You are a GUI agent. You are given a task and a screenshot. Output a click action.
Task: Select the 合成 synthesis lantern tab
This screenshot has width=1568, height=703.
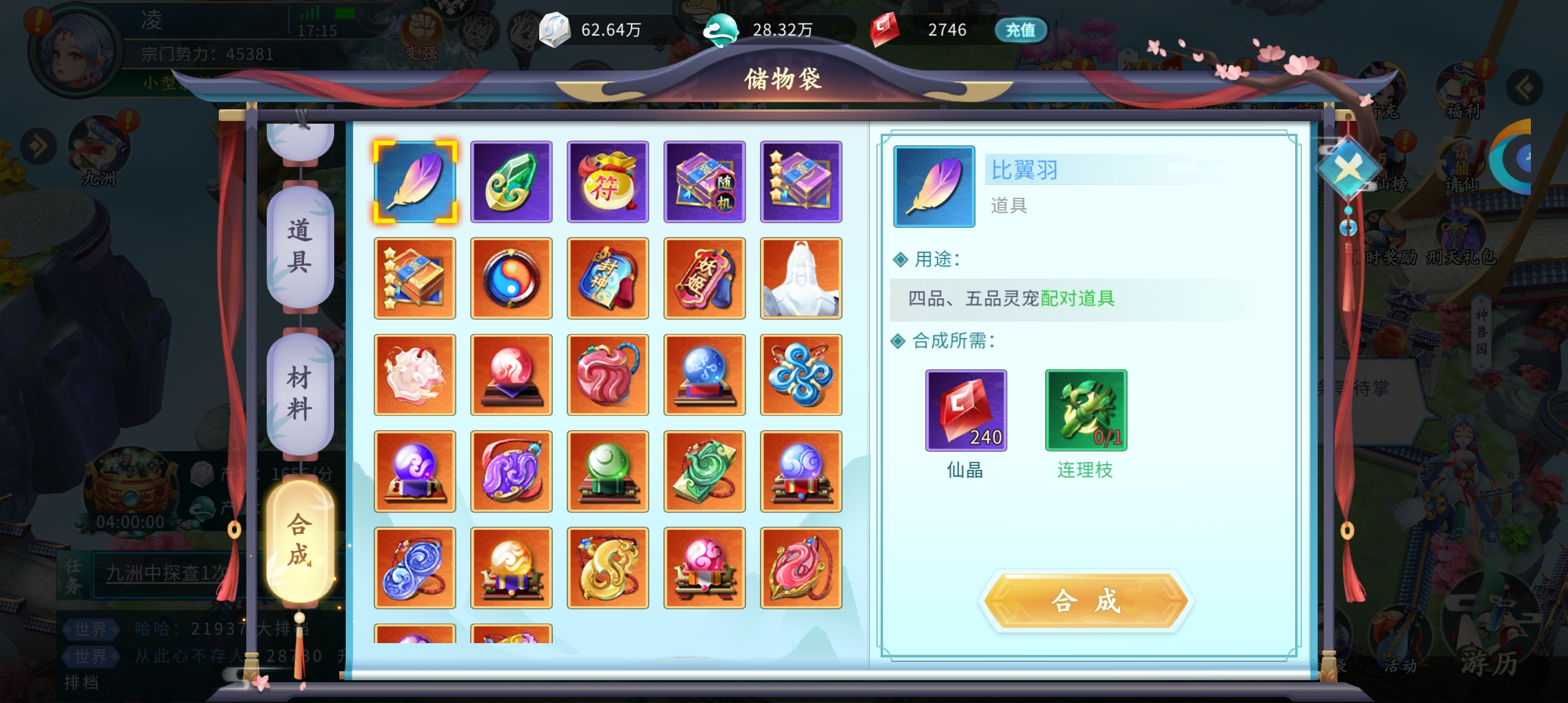pos(300,540)
